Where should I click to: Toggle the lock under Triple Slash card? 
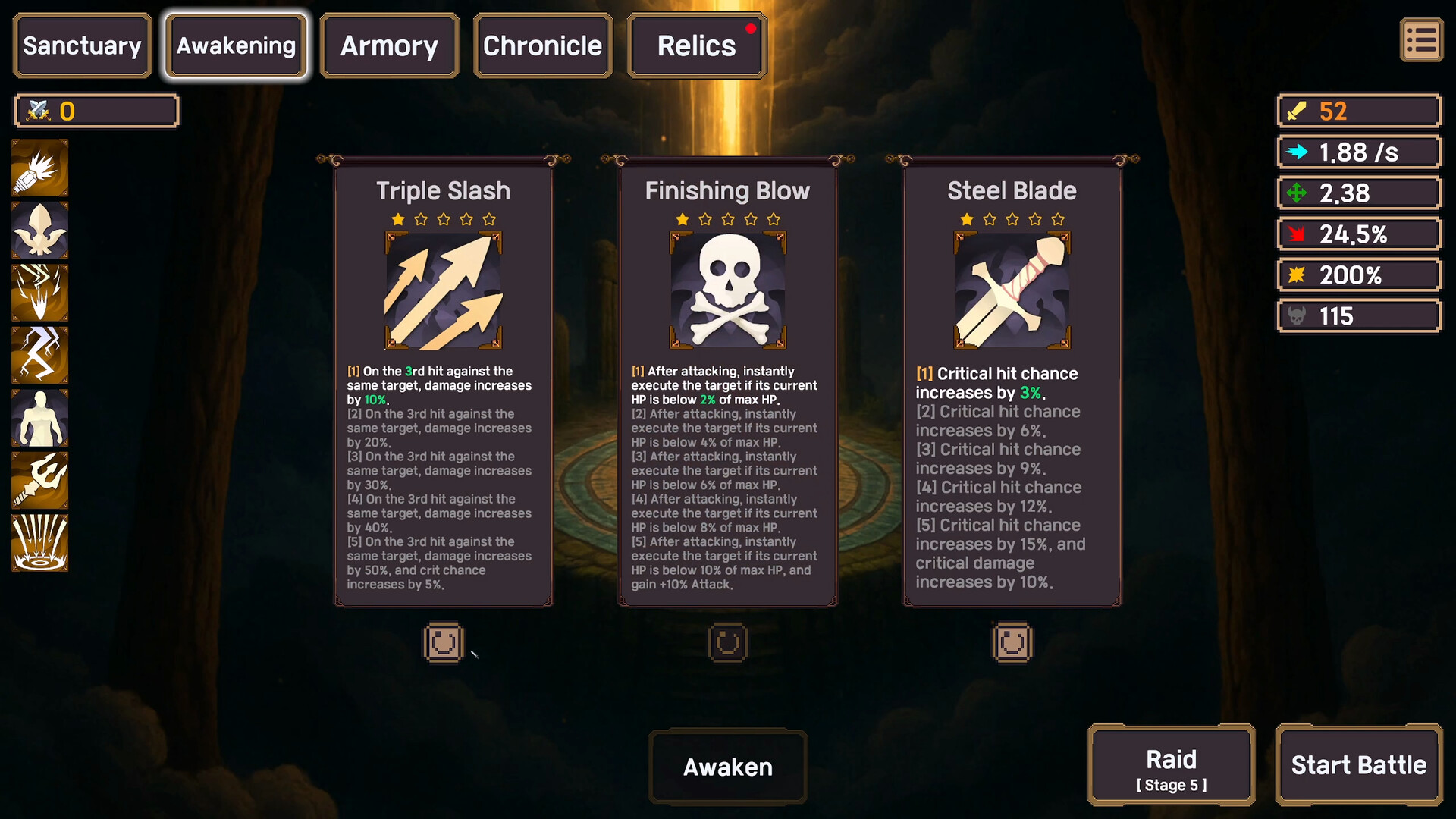pyautogui.click(x=444, y=642)
